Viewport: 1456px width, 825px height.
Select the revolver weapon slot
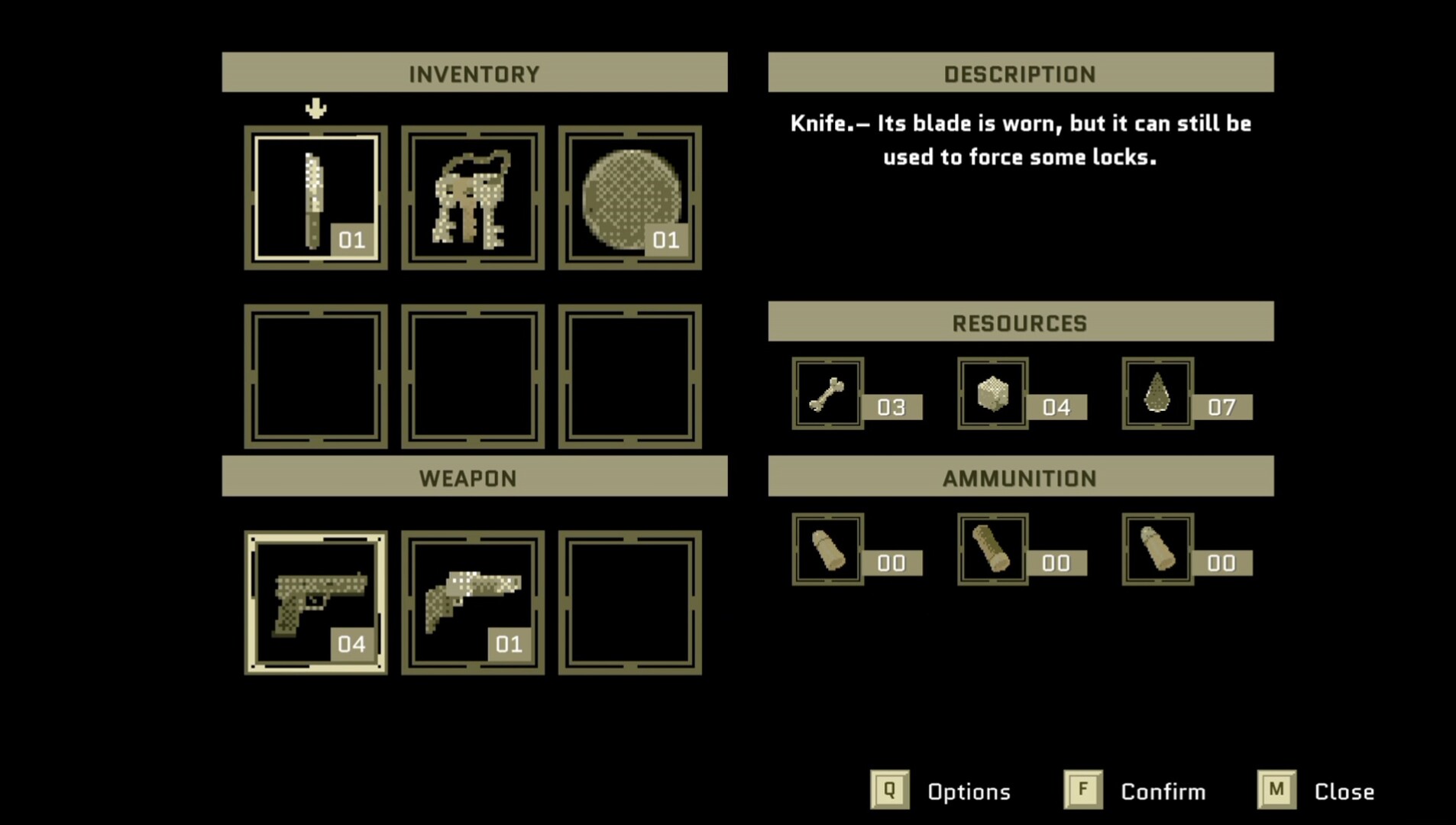pos(473,603)
